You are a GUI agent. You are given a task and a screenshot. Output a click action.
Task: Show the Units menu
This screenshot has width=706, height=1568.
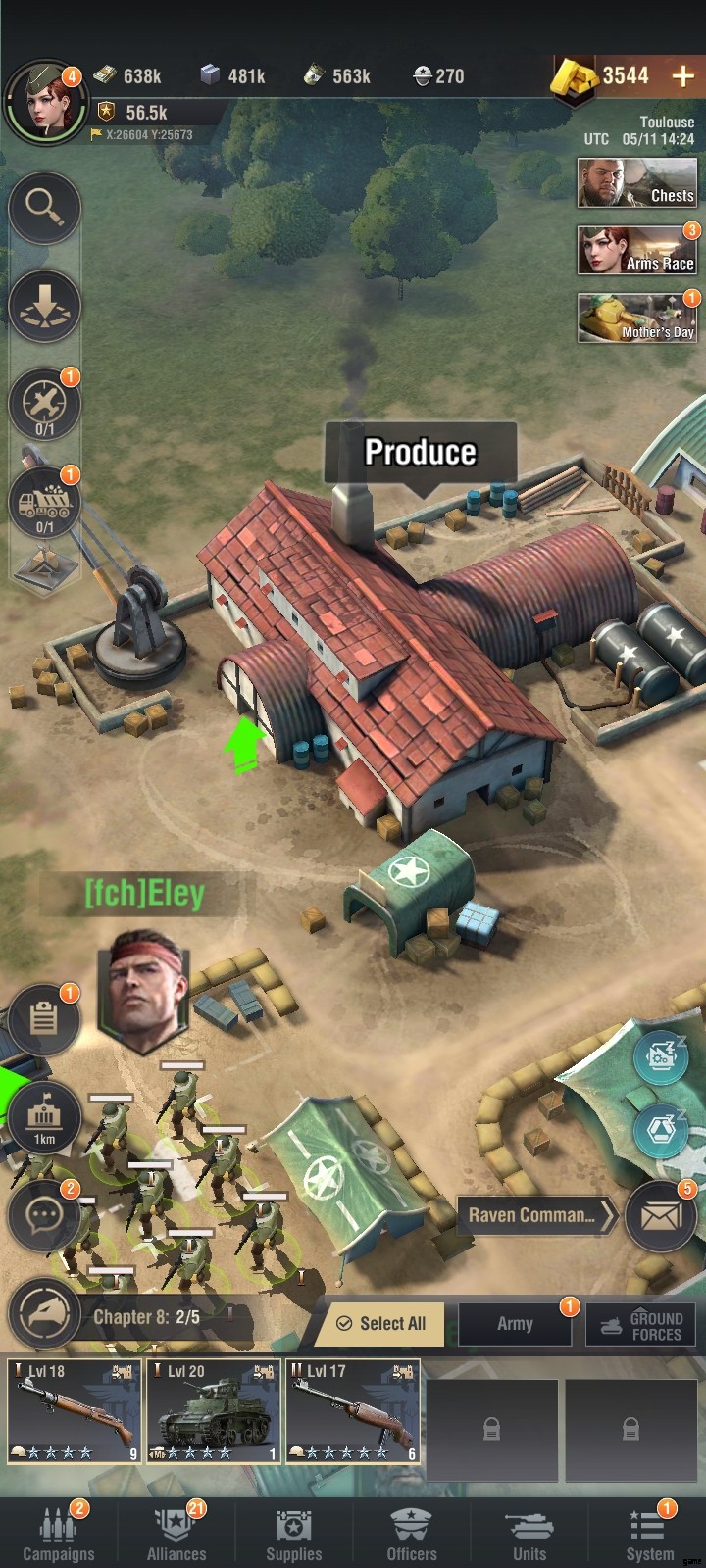point(529,1533)
